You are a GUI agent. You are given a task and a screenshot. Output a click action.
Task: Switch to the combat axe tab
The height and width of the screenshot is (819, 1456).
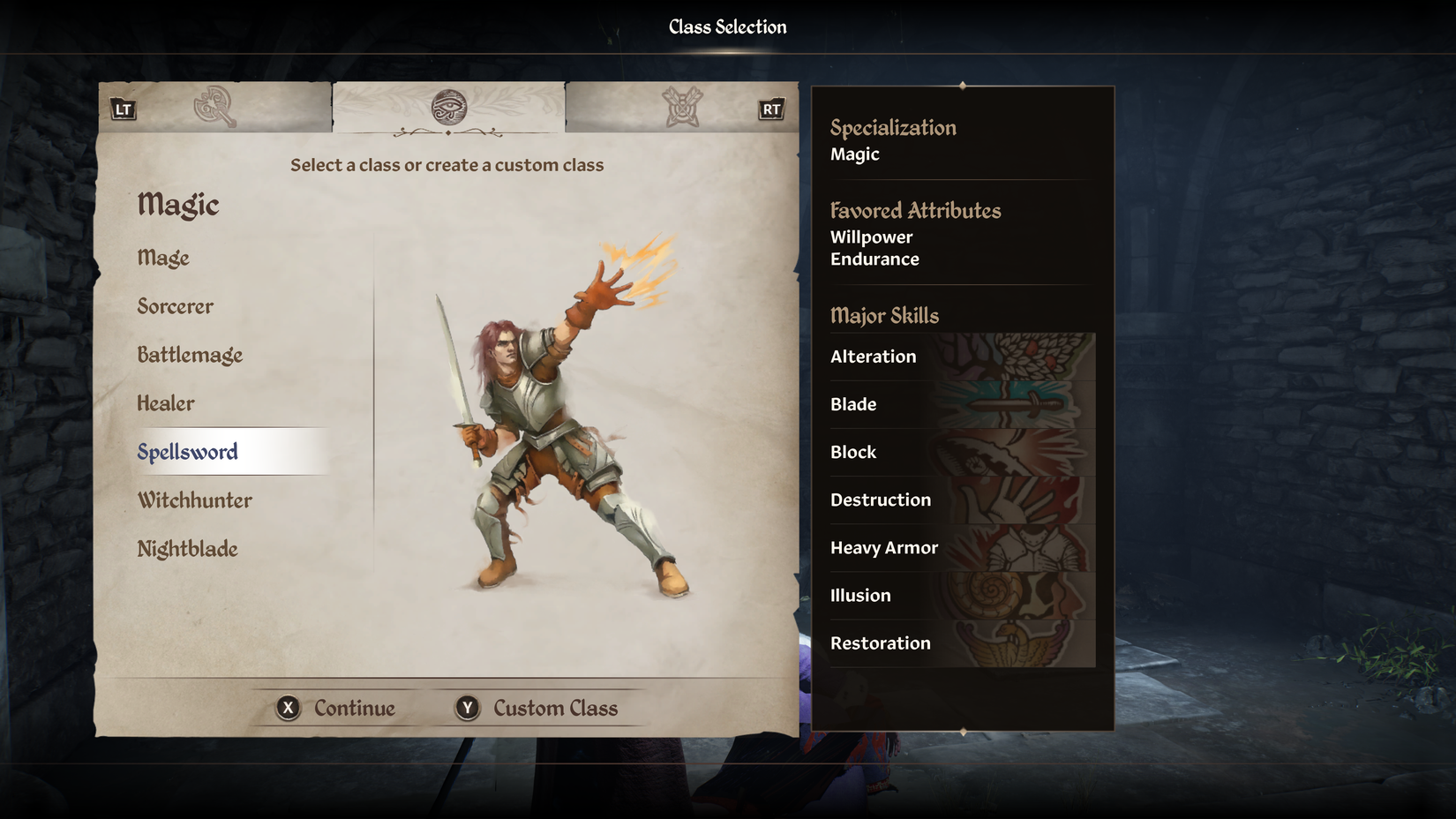point(214,107)
